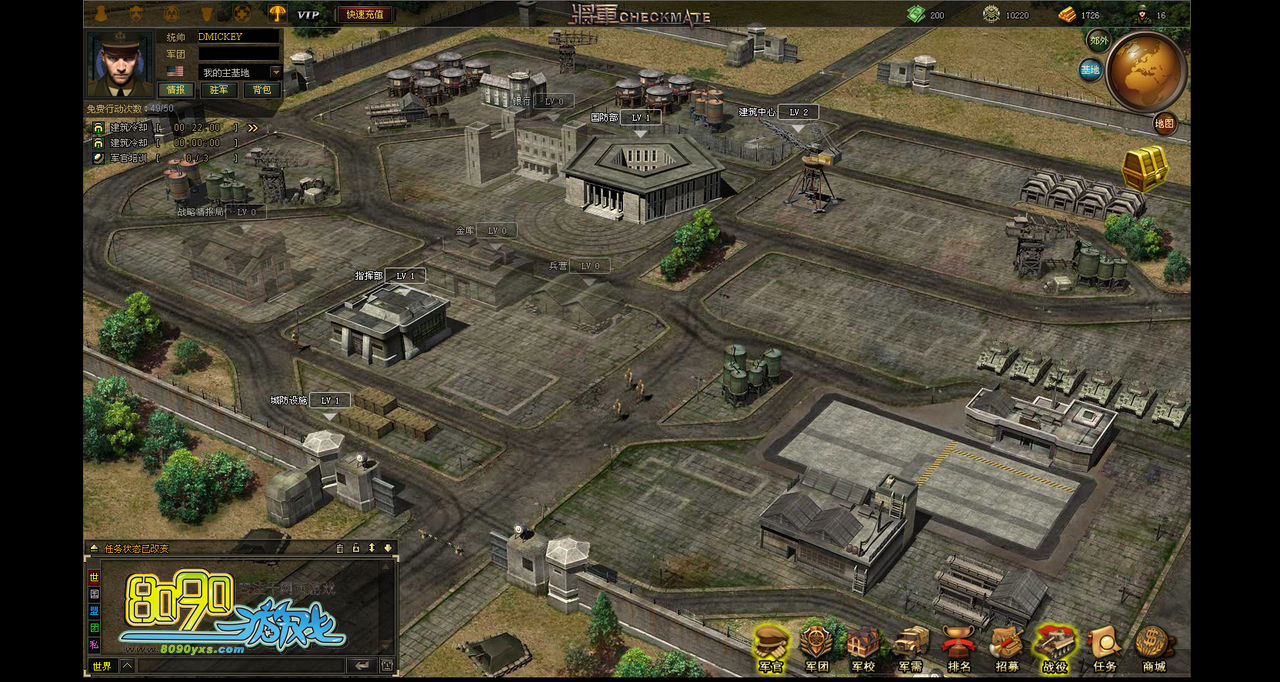
Task: Open the 商城 shop
Action: [1153, 646]
